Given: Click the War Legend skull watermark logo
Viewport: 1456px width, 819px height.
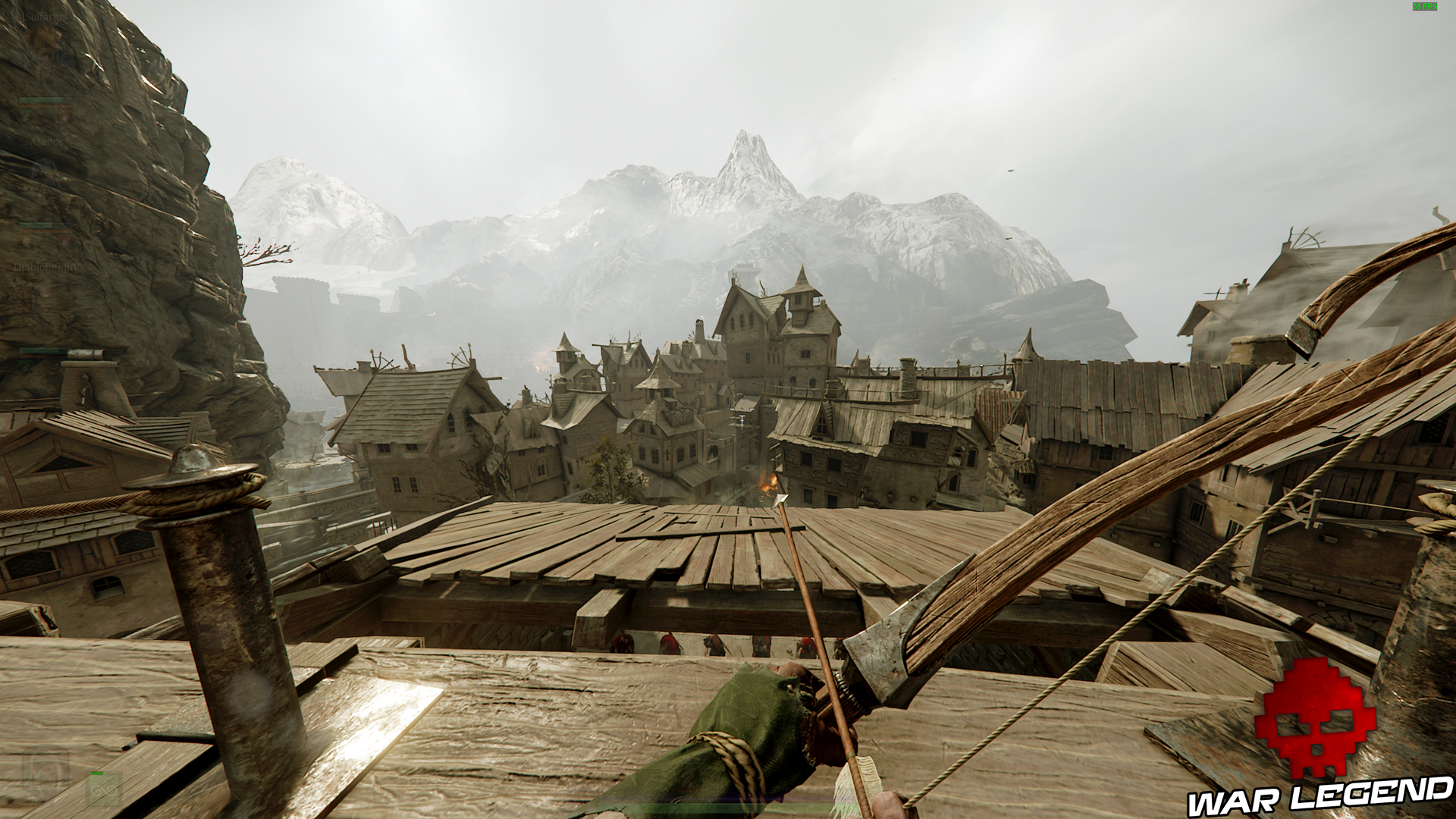Looking at the screenshot, I should (1314, 717).
